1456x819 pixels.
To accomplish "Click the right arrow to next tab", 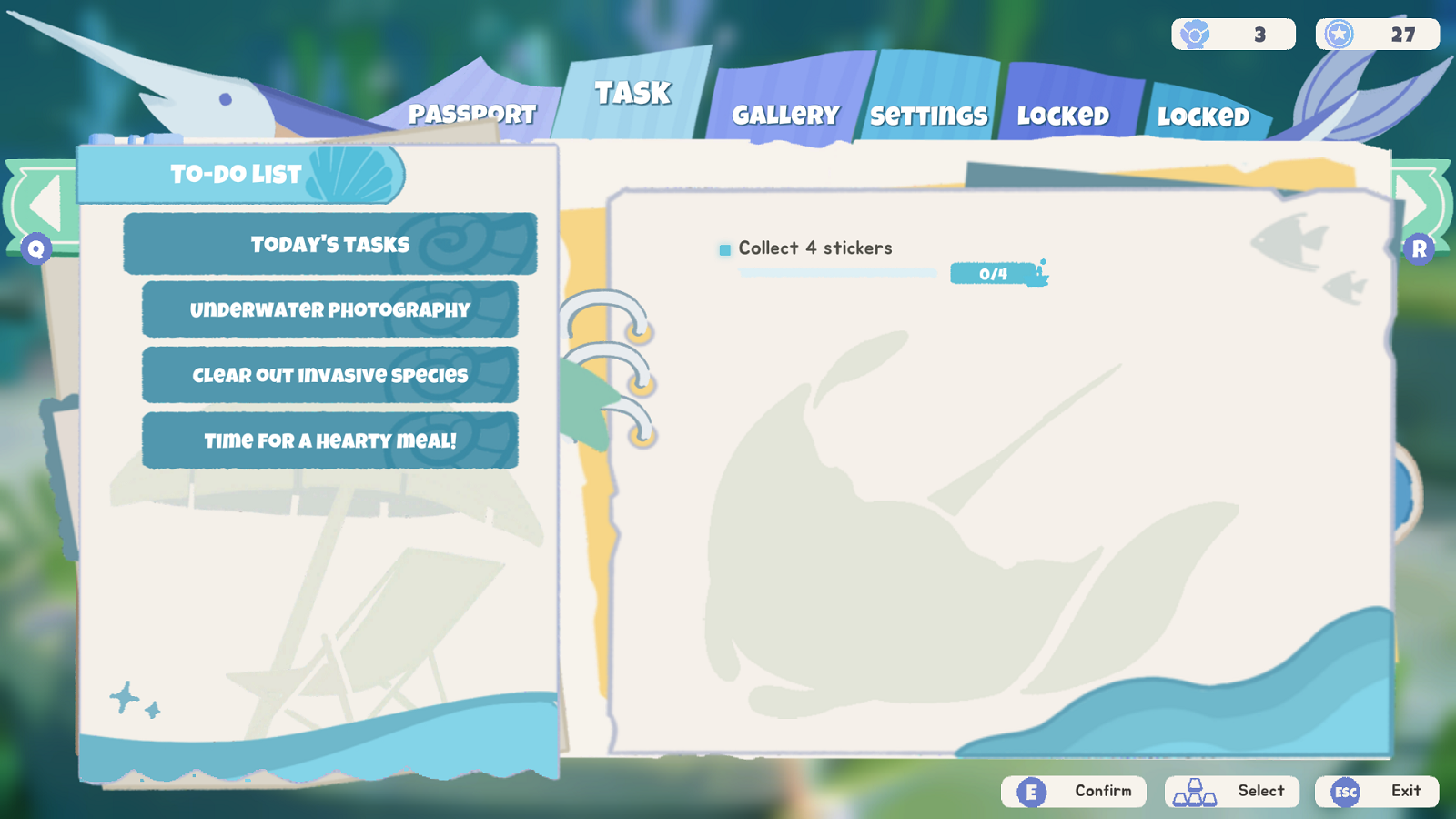I will tap(1416, 205).
